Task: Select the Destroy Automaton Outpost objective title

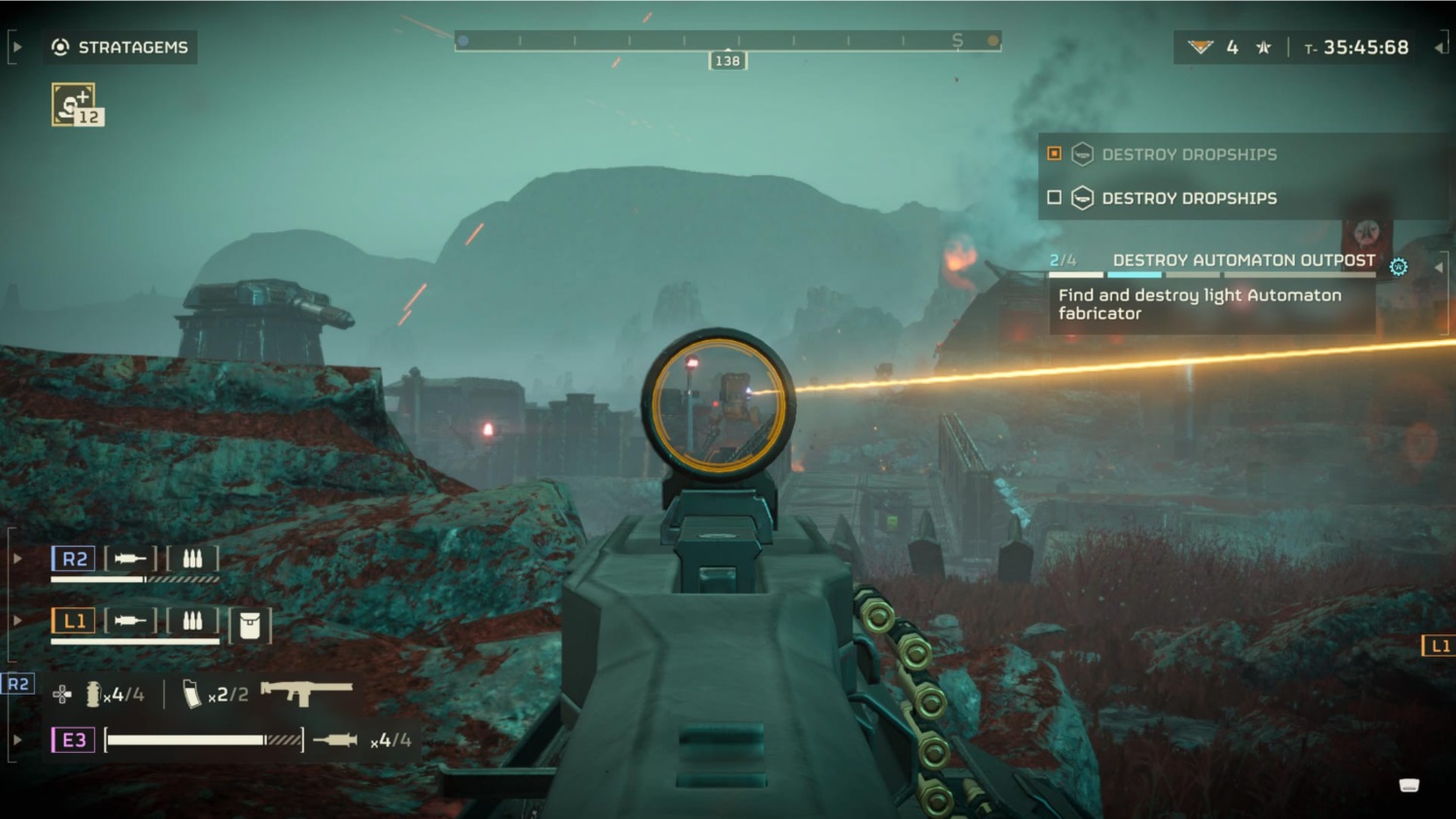Action: 1243,260
